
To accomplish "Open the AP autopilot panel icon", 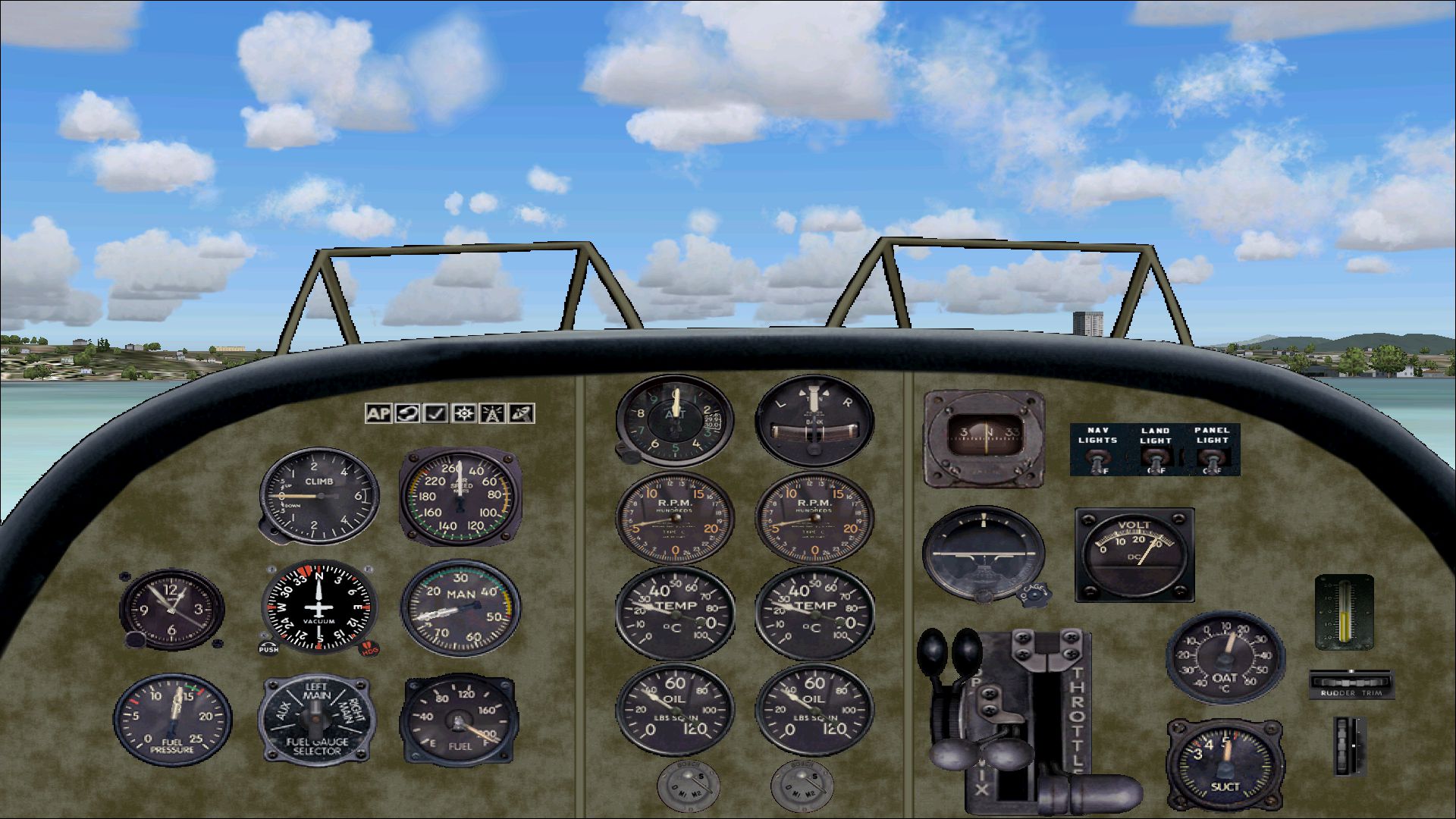I will [378, 413].
